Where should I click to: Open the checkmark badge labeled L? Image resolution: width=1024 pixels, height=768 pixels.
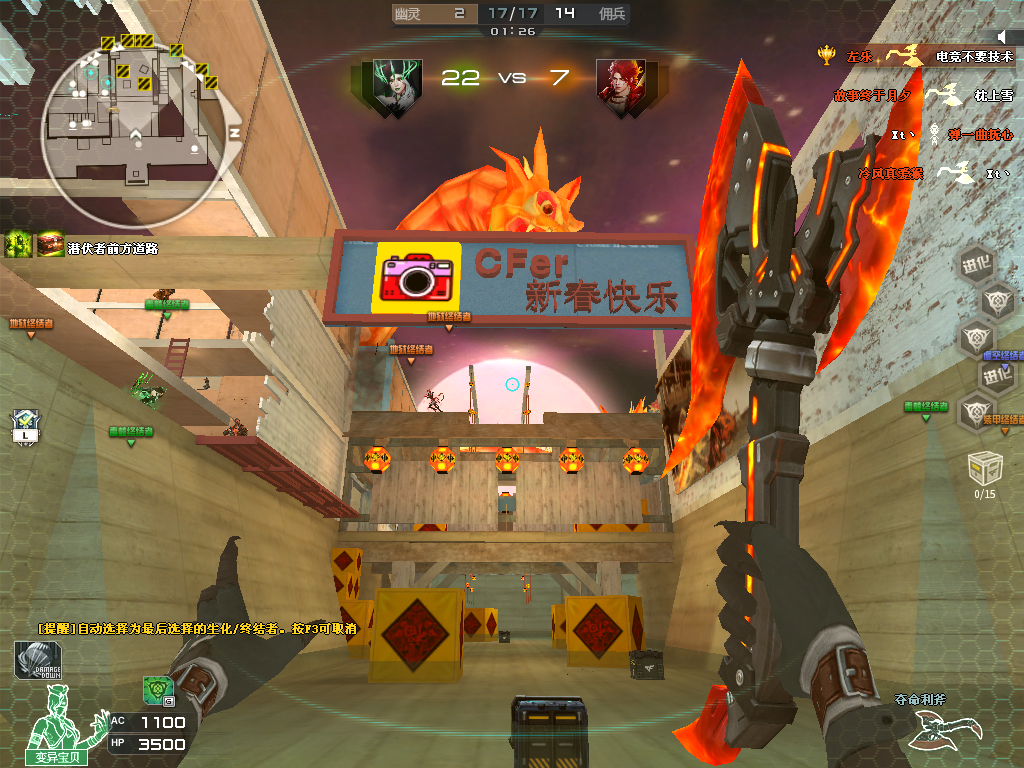[x=24, y=426]
